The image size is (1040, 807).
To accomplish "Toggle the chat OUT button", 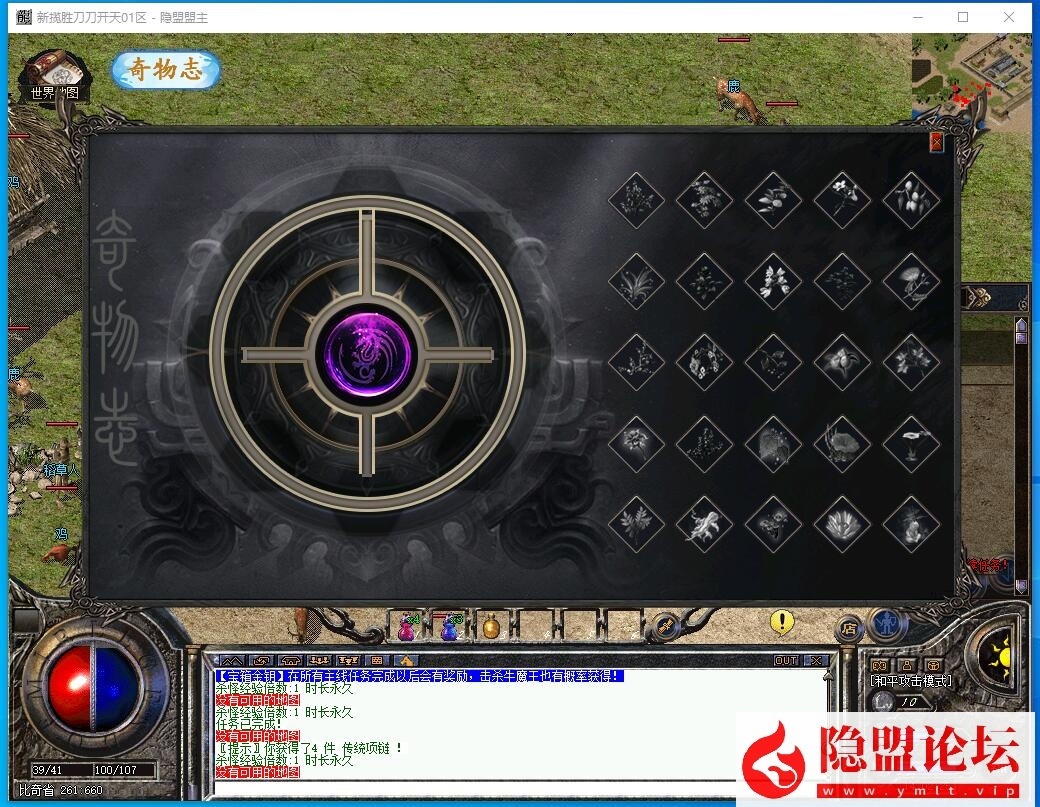I will [x=786, y=661].
